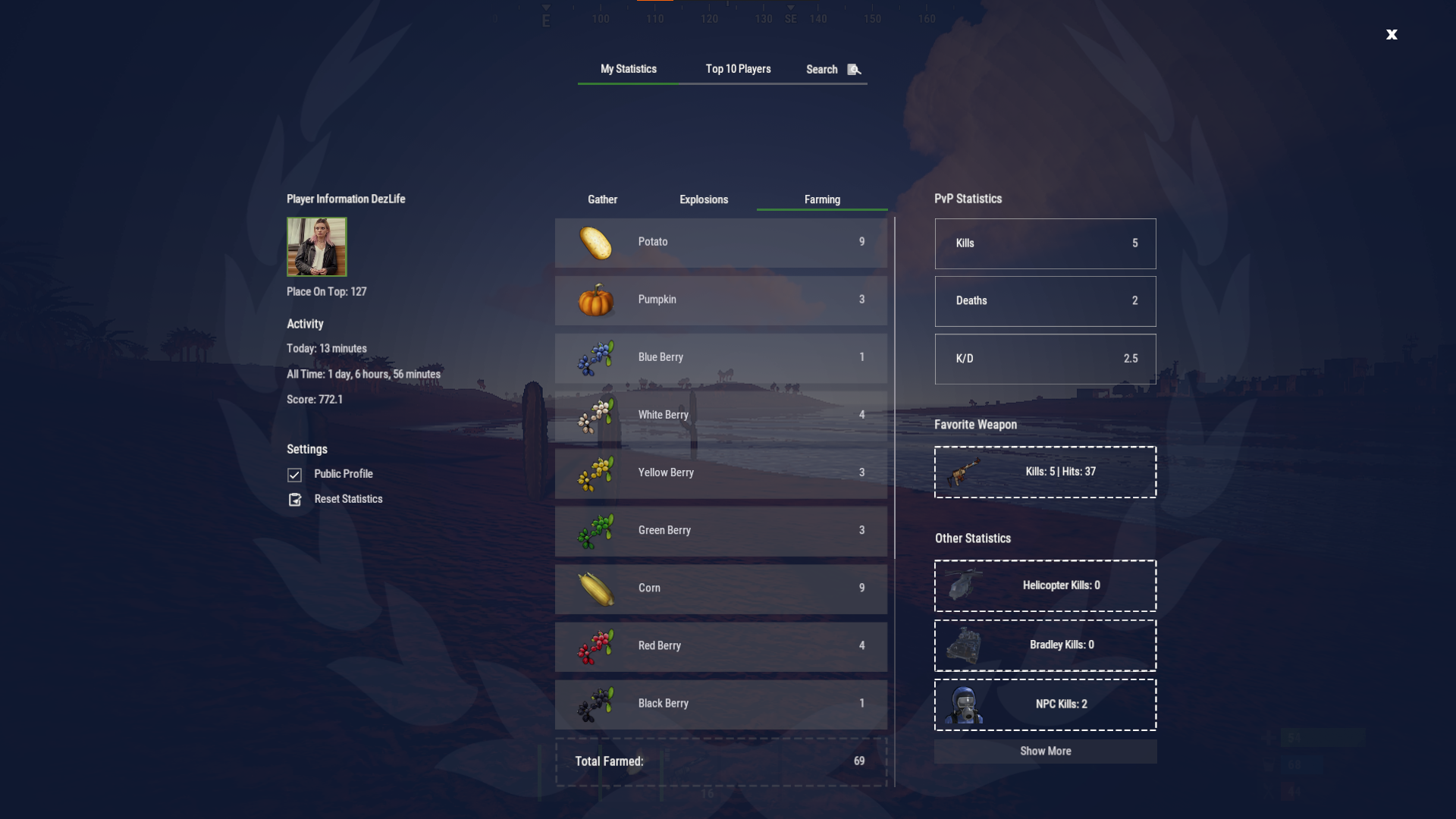The image size is (1456, 819).
Task: Expand other statistics with Show More
Action: pos(1045,751)
